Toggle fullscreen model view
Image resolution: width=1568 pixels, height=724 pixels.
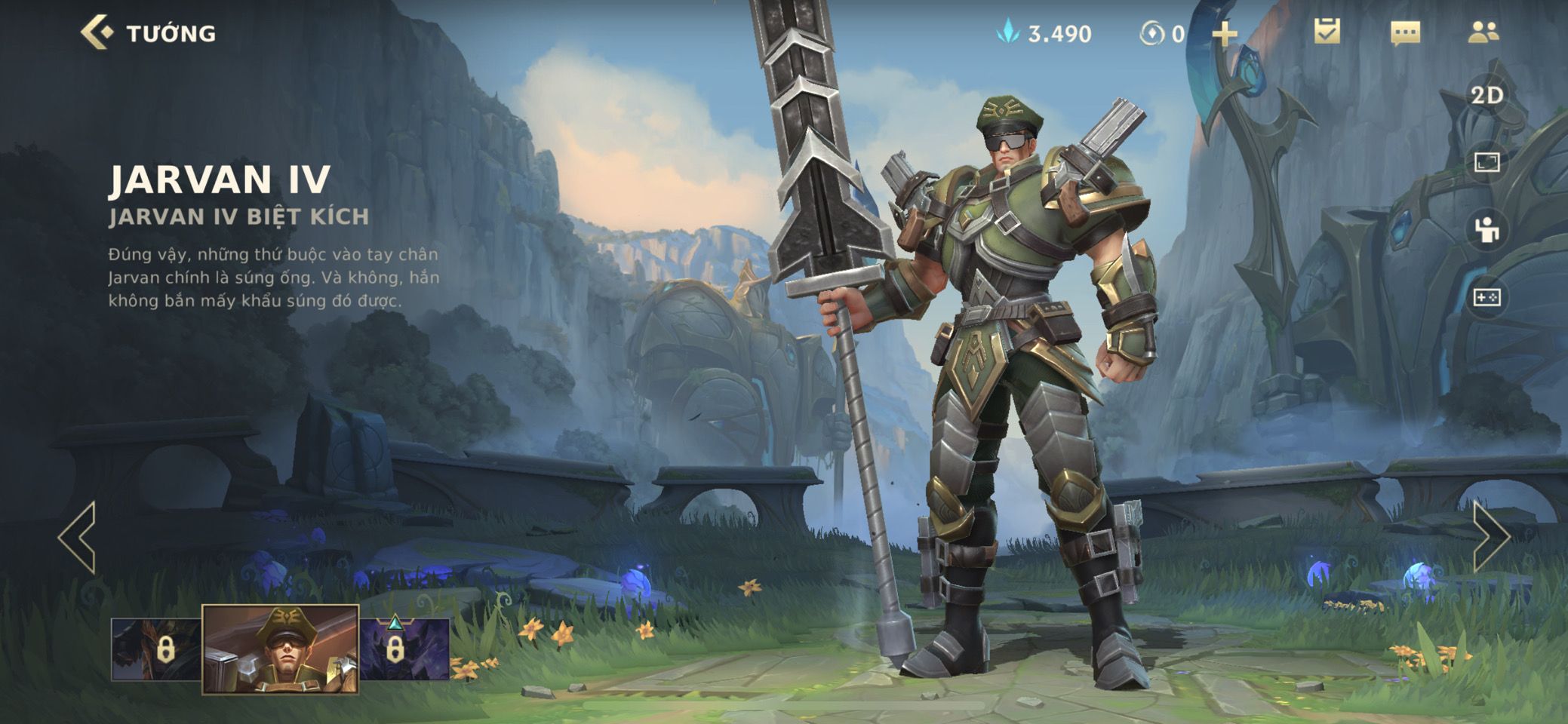coord(1487,162)
